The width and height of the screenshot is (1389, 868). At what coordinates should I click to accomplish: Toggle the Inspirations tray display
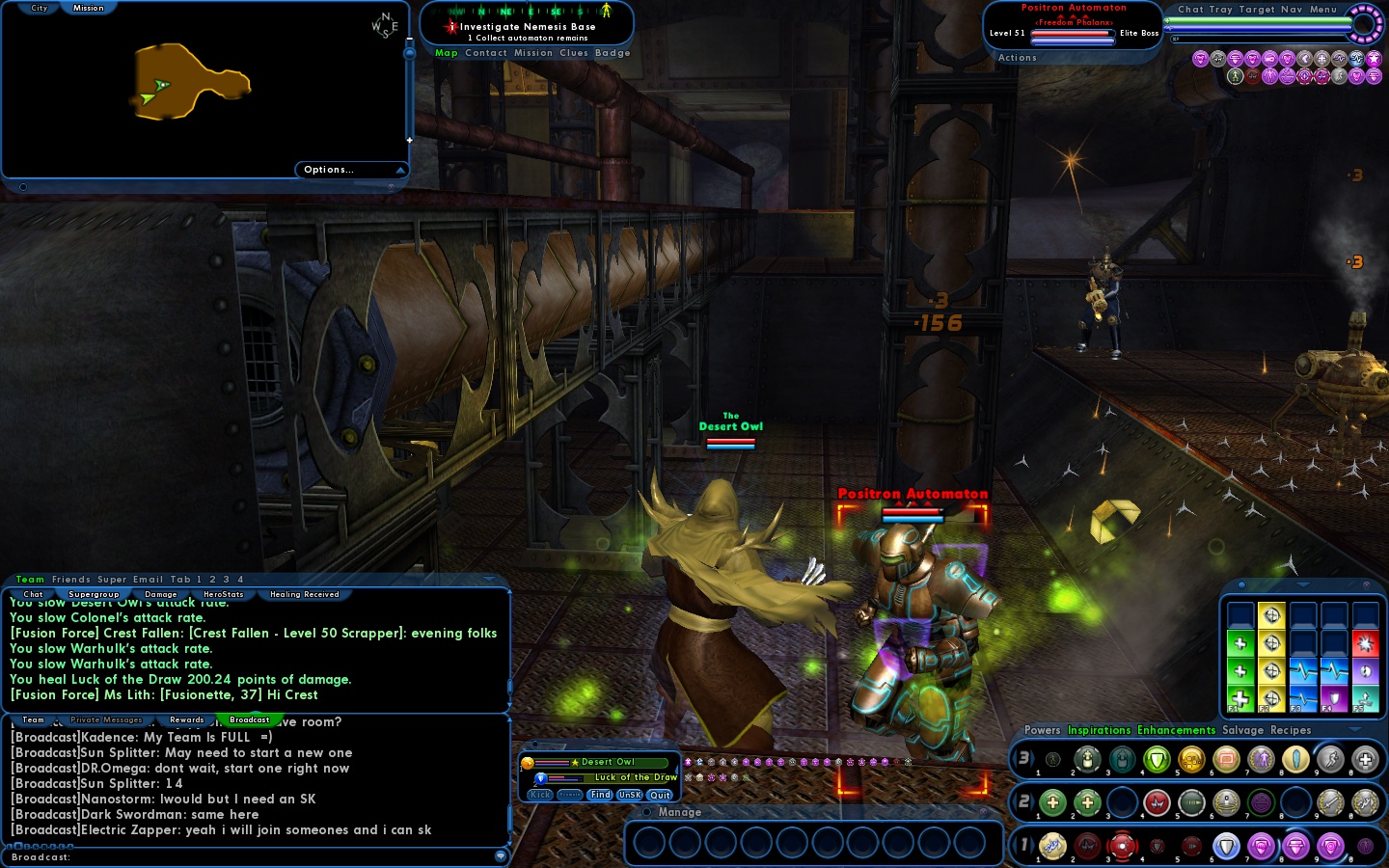point(1099,730)
